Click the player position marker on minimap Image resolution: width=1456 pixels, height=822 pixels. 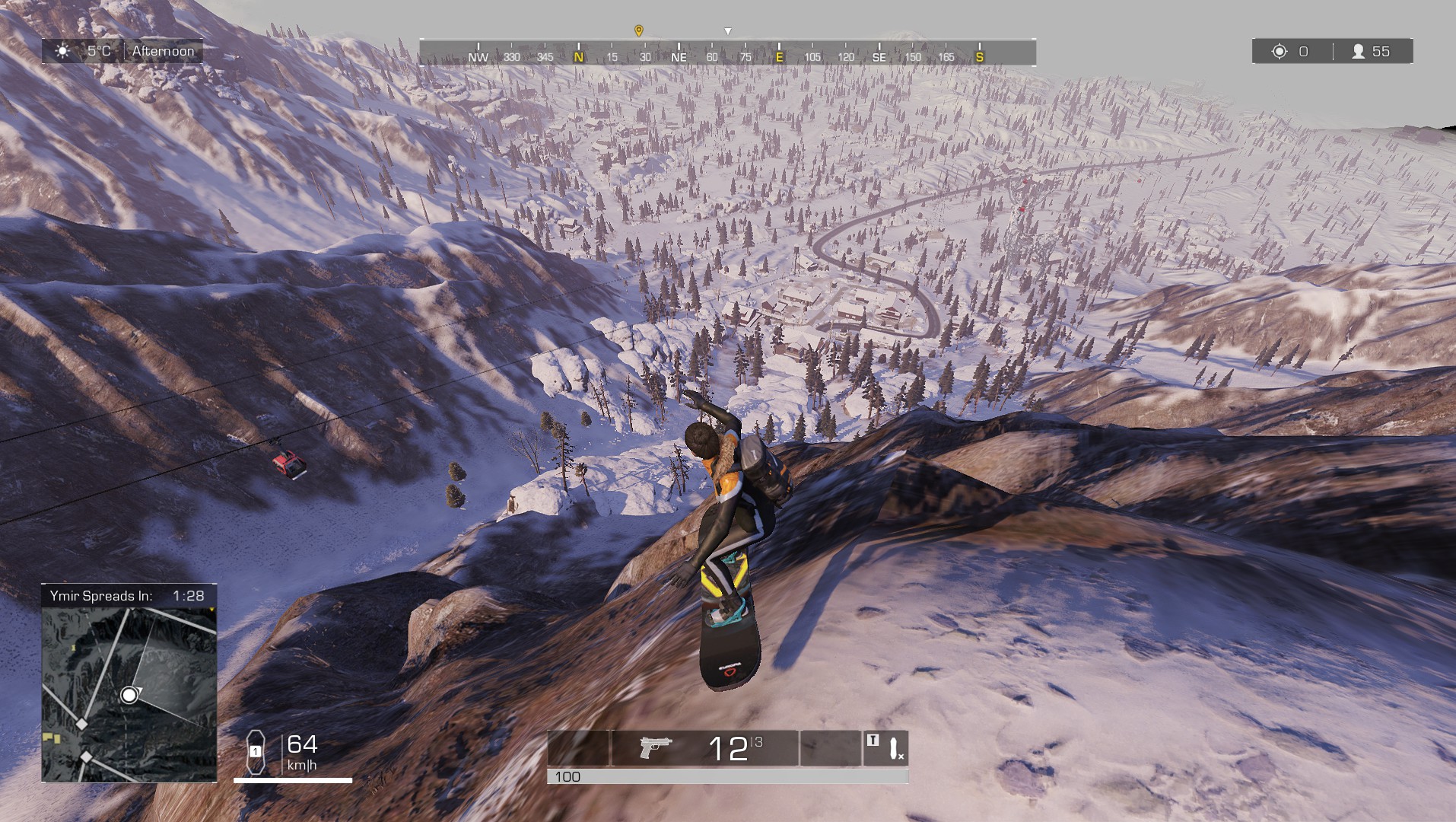pos(129,695)
